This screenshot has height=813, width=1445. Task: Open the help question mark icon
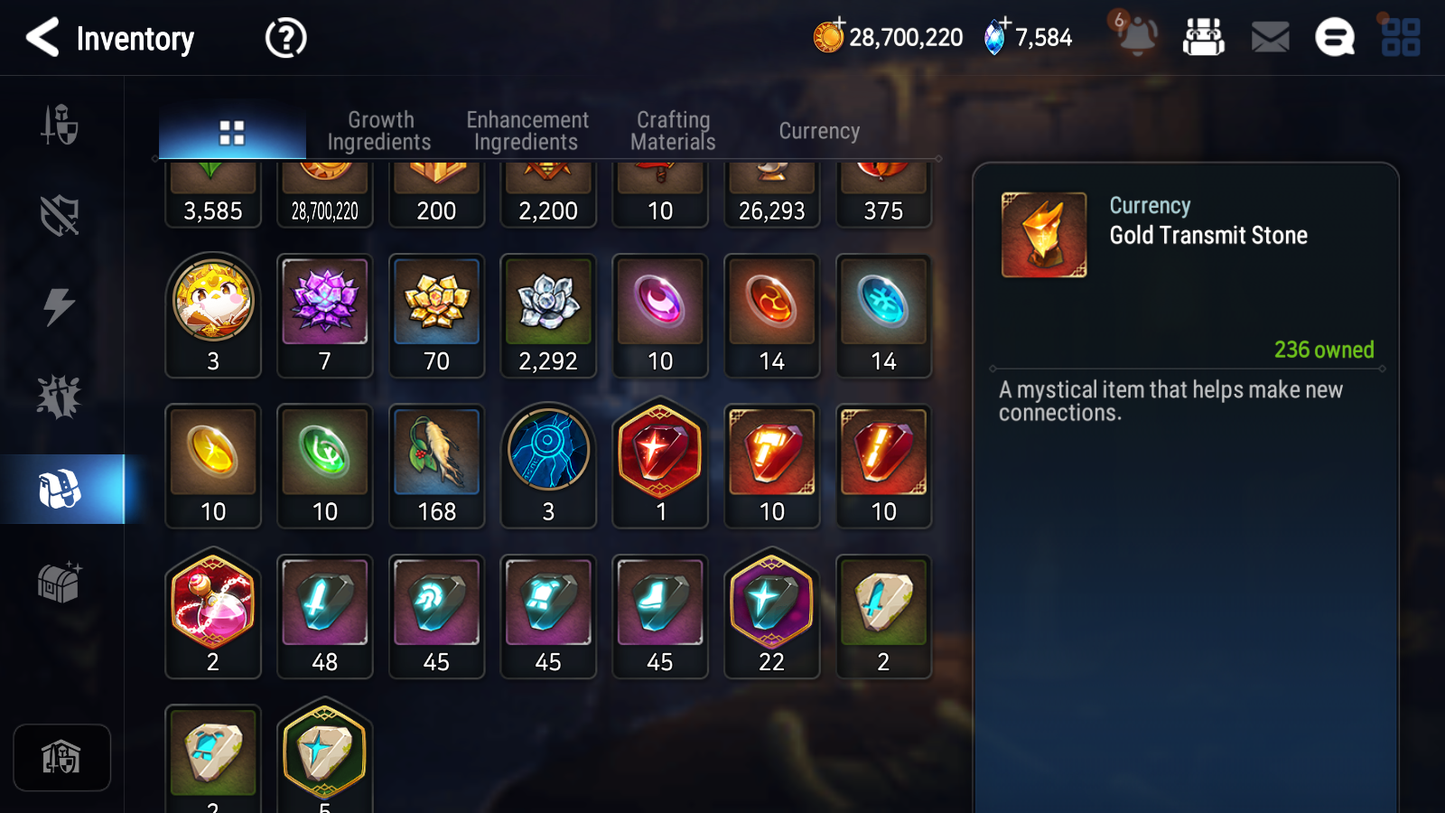tap(285, 39)
